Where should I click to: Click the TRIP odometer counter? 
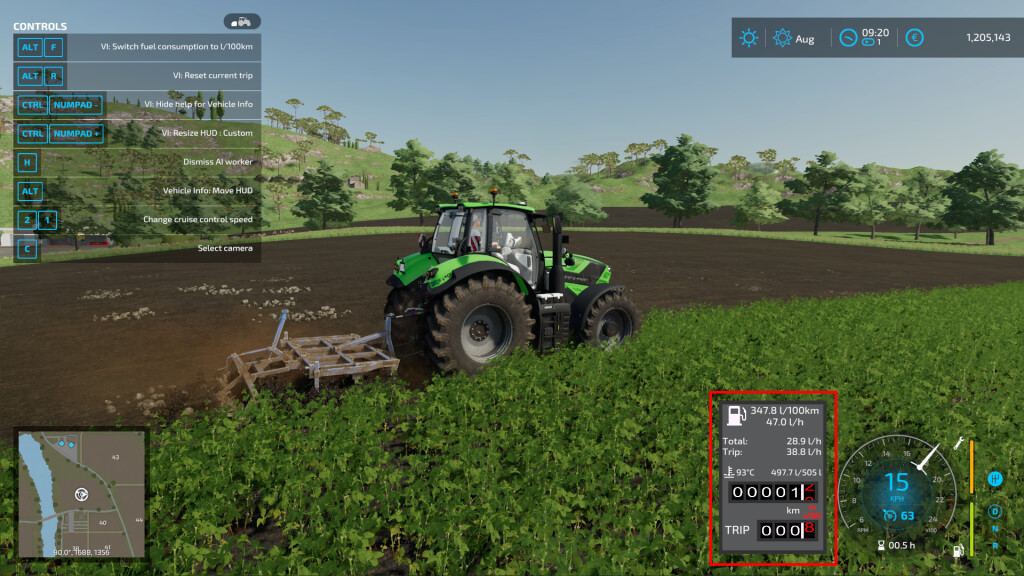click(x=787, y=530)
